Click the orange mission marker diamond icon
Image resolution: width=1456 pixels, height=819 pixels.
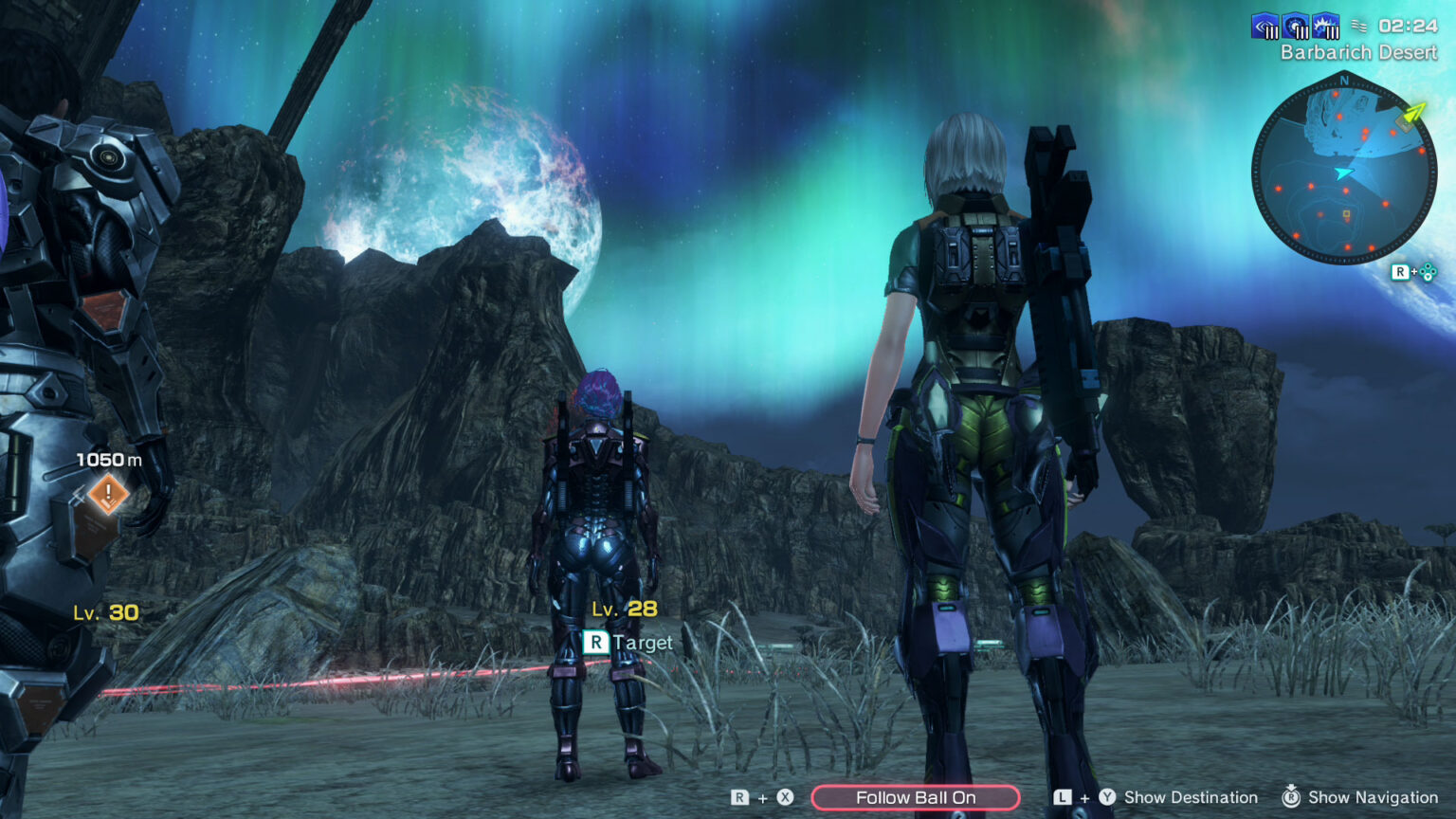click(108, 494)
